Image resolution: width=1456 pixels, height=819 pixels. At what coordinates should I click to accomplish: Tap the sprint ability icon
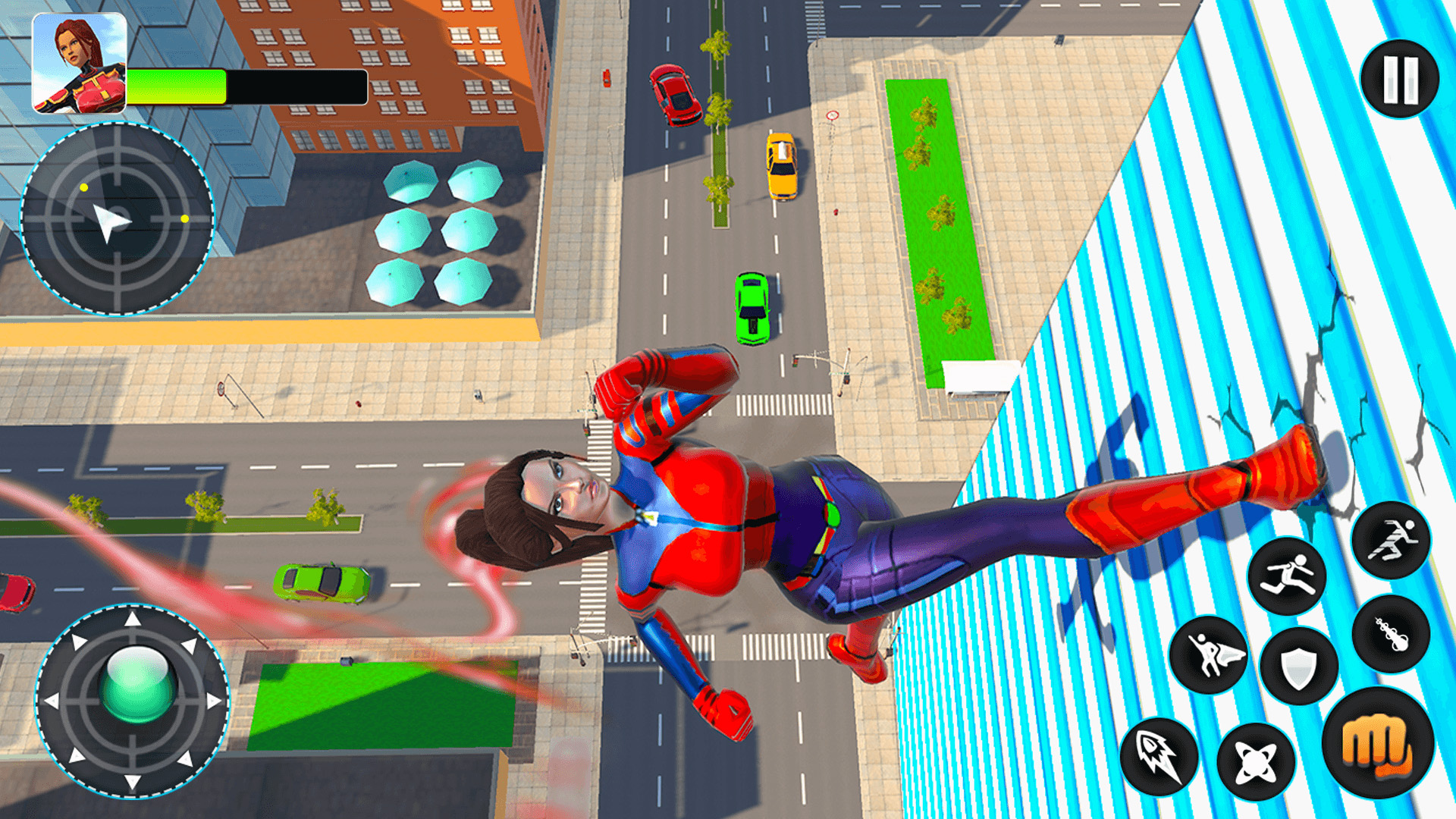[1392, 538]
